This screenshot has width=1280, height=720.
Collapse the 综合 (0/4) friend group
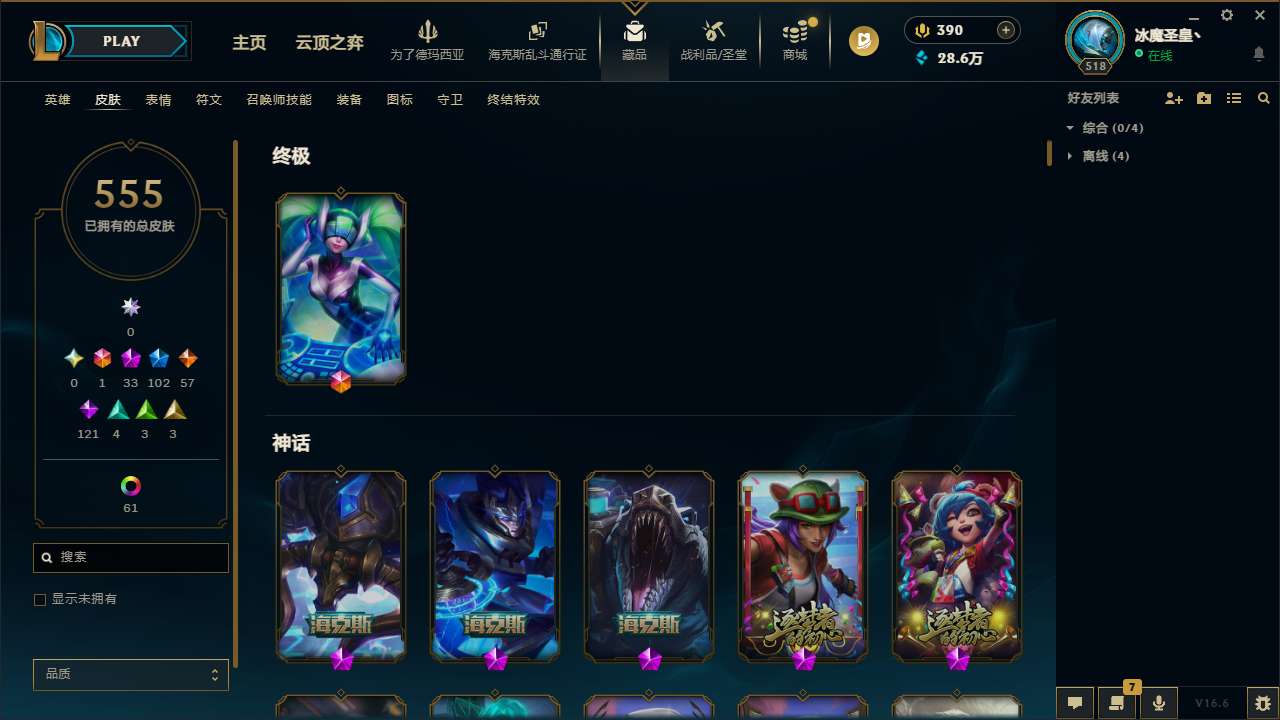pyautogui.click(x=1070, y=128)
